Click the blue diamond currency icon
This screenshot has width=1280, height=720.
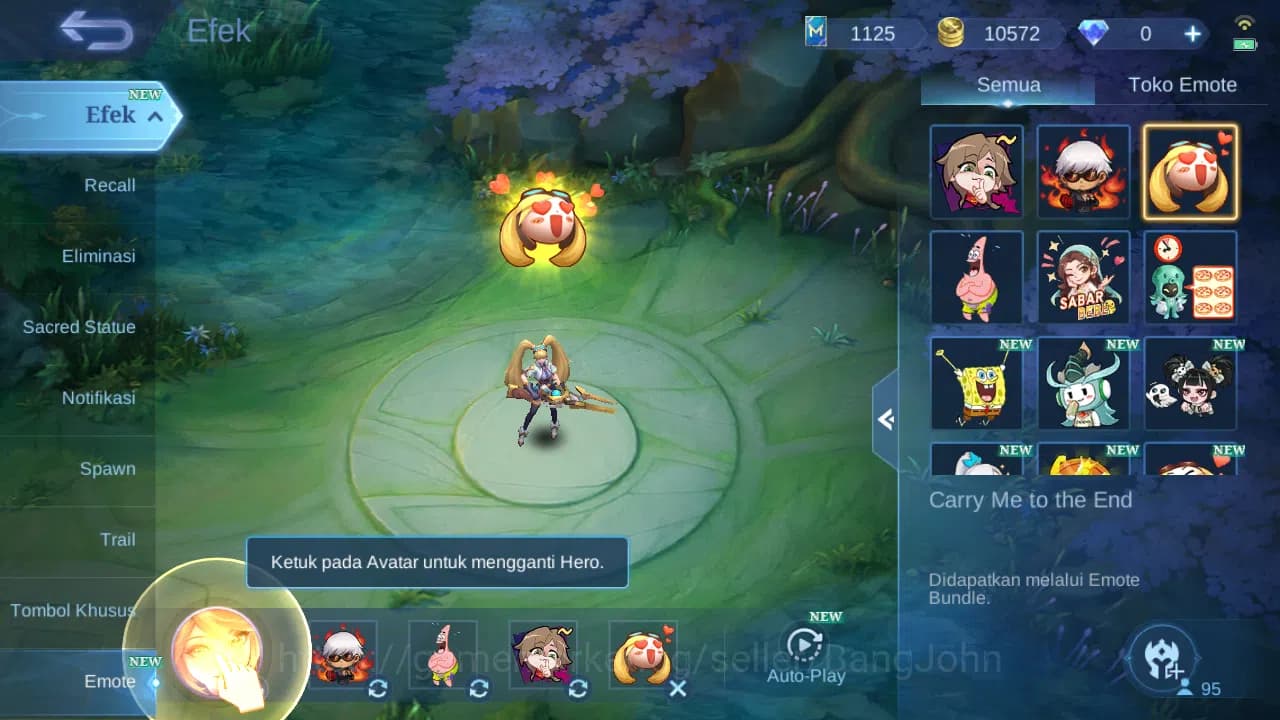point(1096,33)
